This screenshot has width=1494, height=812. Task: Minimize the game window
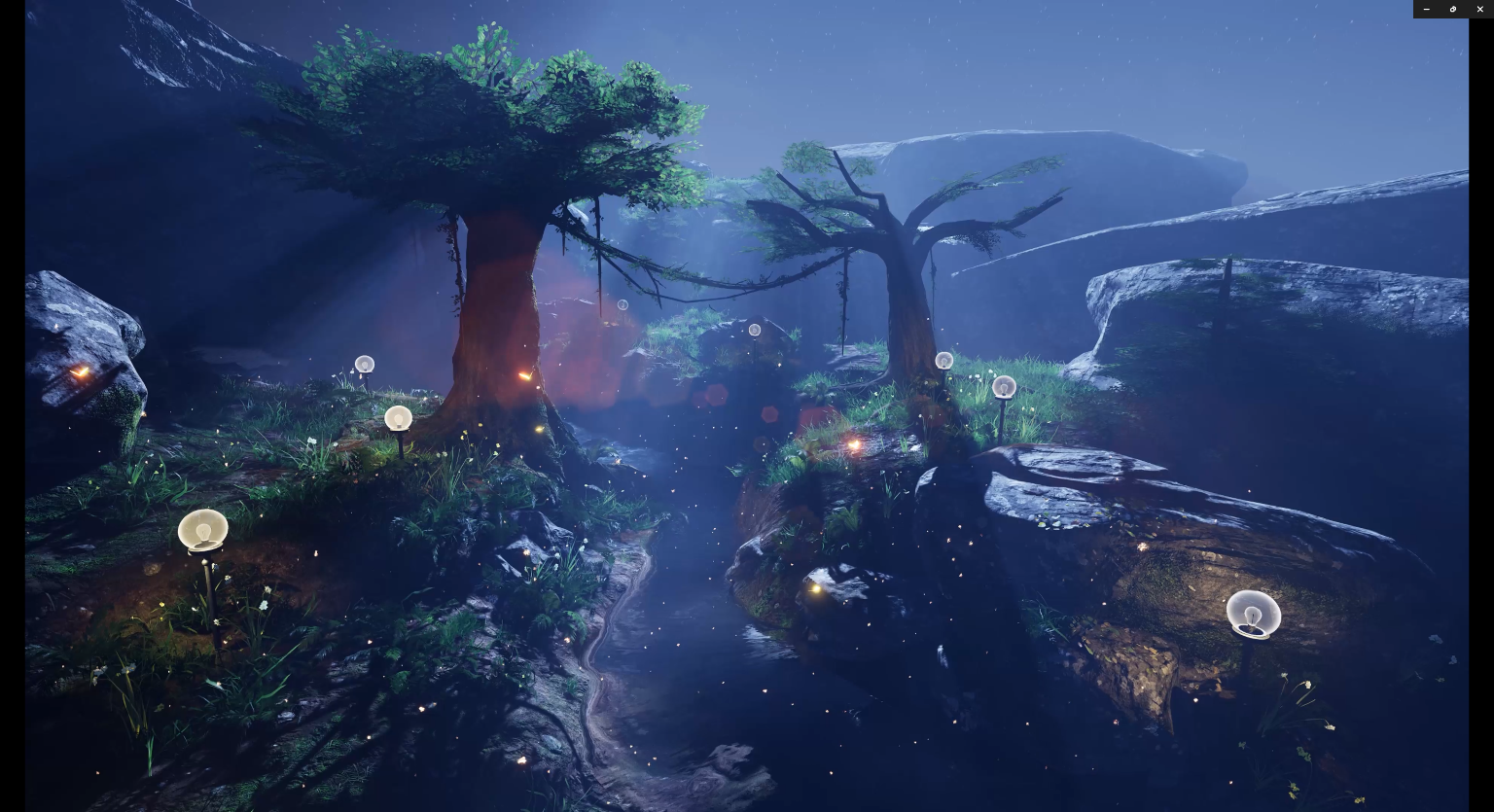[x=1426, y=9]
